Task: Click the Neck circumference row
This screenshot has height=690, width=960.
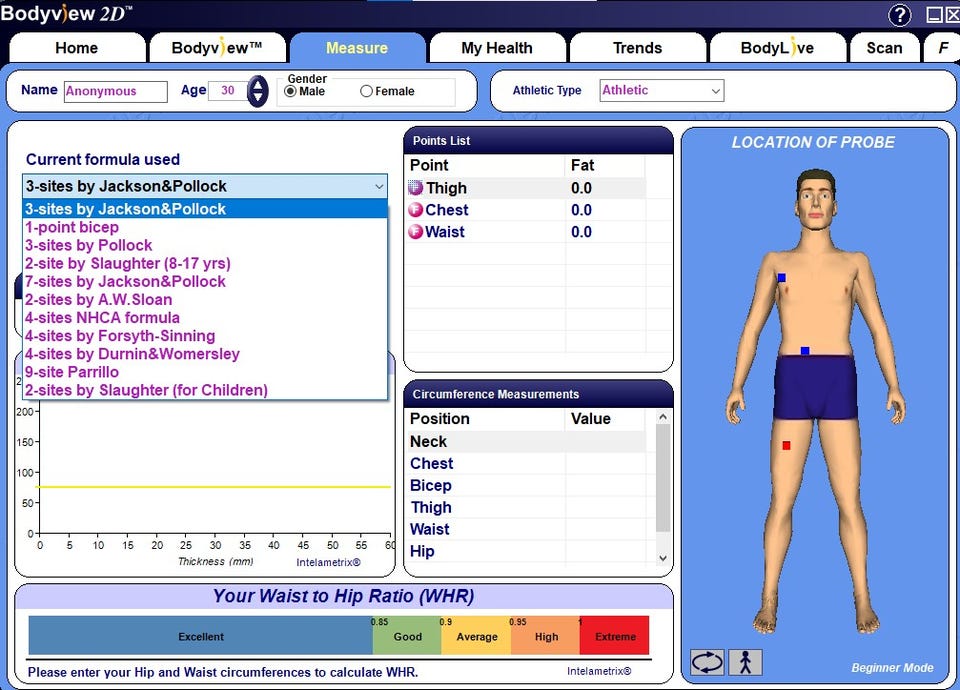Action: [429, 441]
